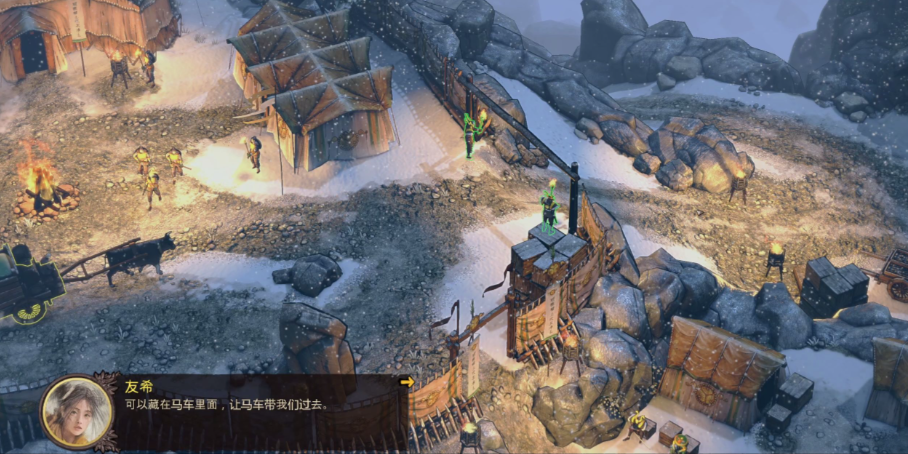Click the yellow arrow to advance dialogue

coord(406,382)
